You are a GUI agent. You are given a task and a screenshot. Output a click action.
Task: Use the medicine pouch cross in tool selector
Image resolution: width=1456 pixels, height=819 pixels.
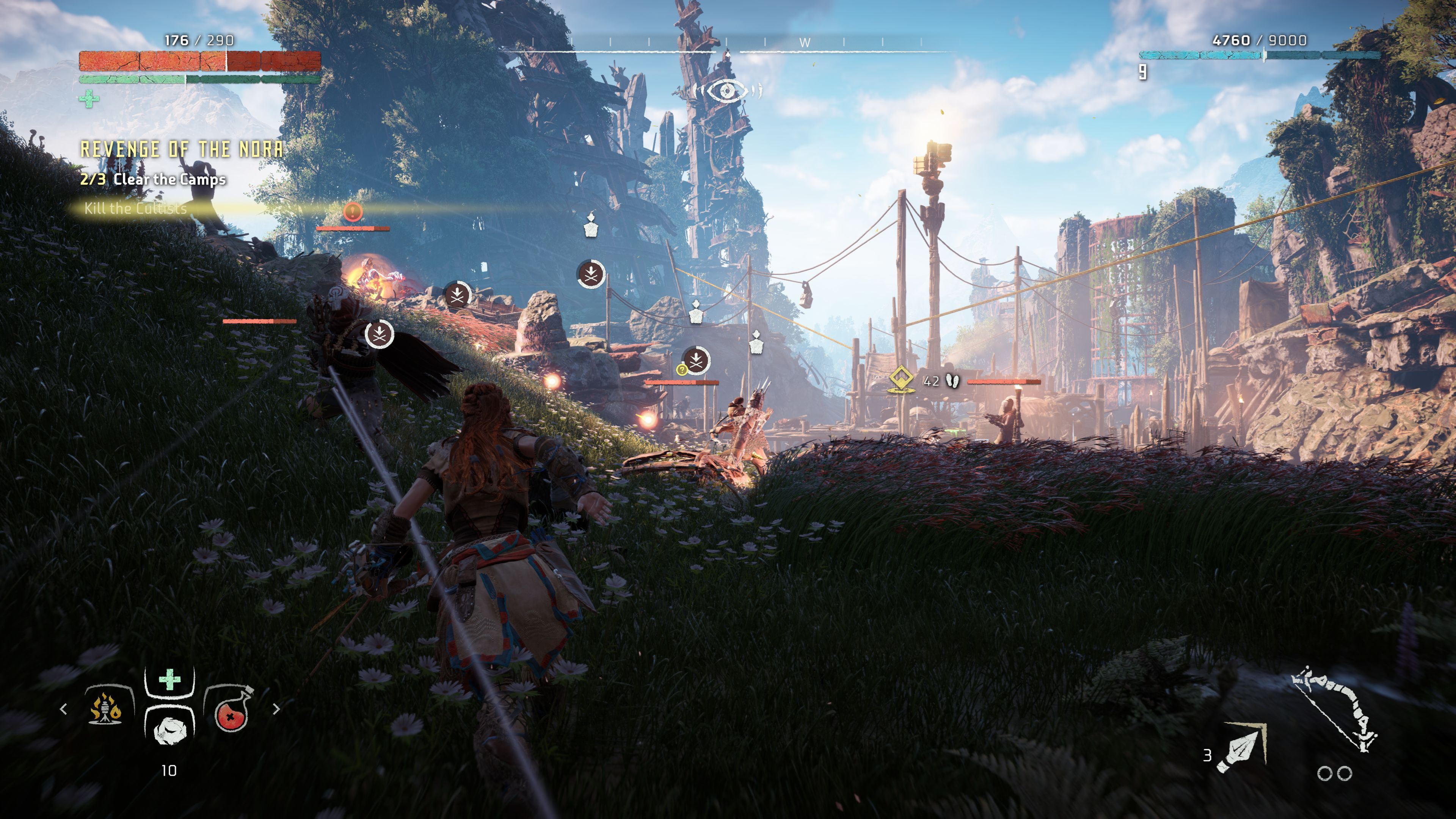tap(169, 681)
